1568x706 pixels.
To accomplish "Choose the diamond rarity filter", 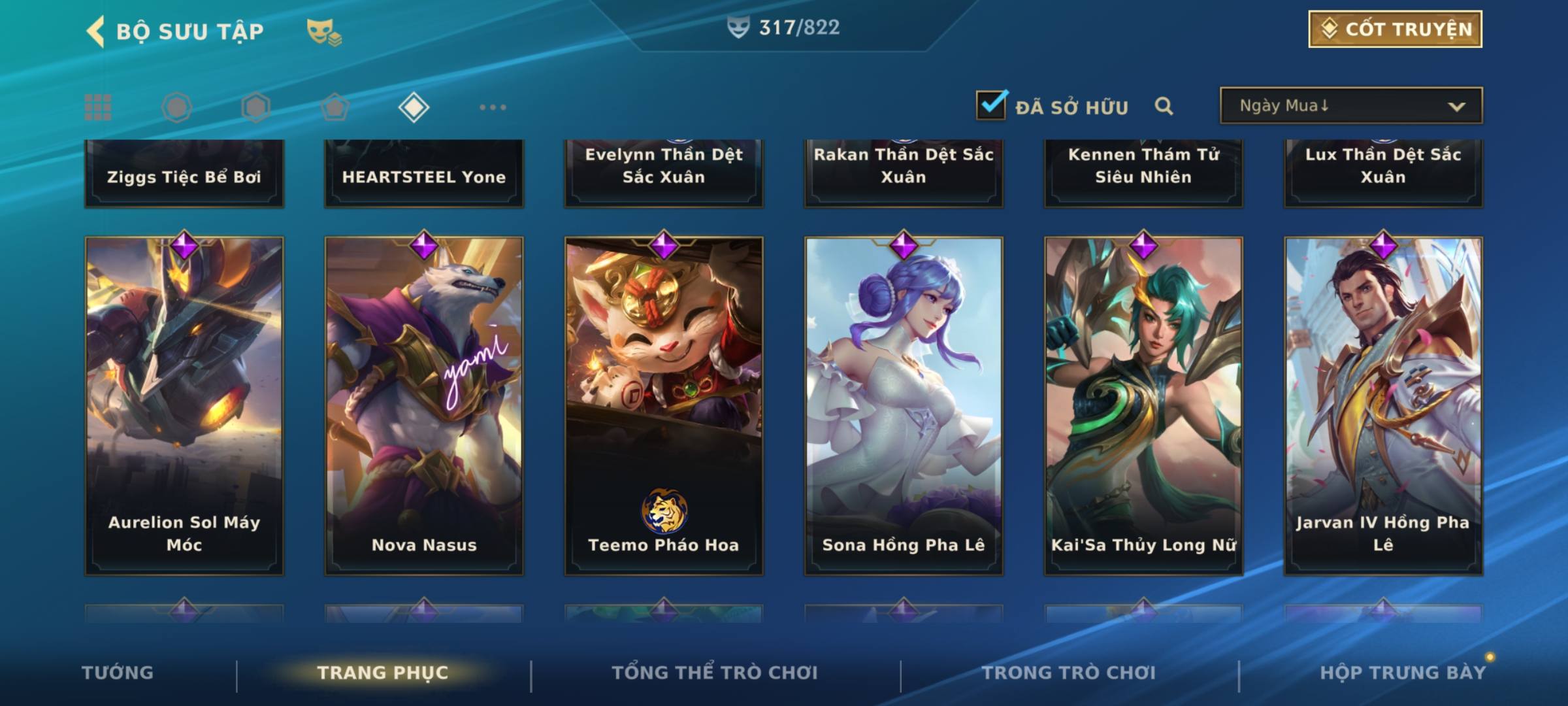I will coord(414,107).
